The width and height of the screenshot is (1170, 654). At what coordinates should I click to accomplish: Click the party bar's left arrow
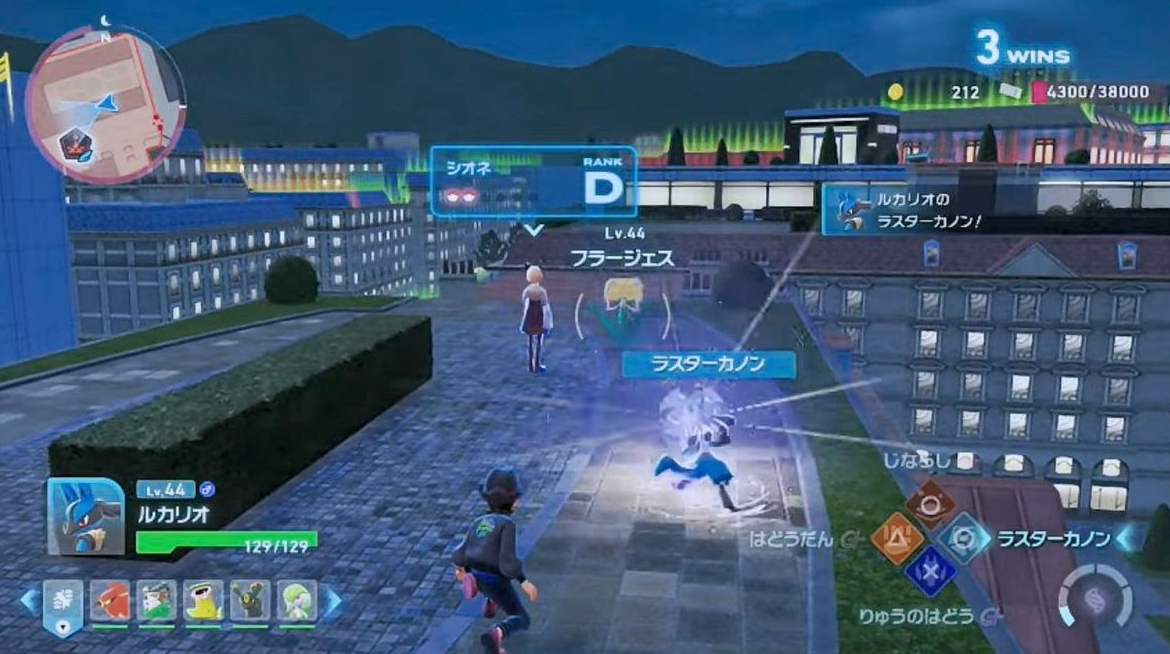click(30, 601)
